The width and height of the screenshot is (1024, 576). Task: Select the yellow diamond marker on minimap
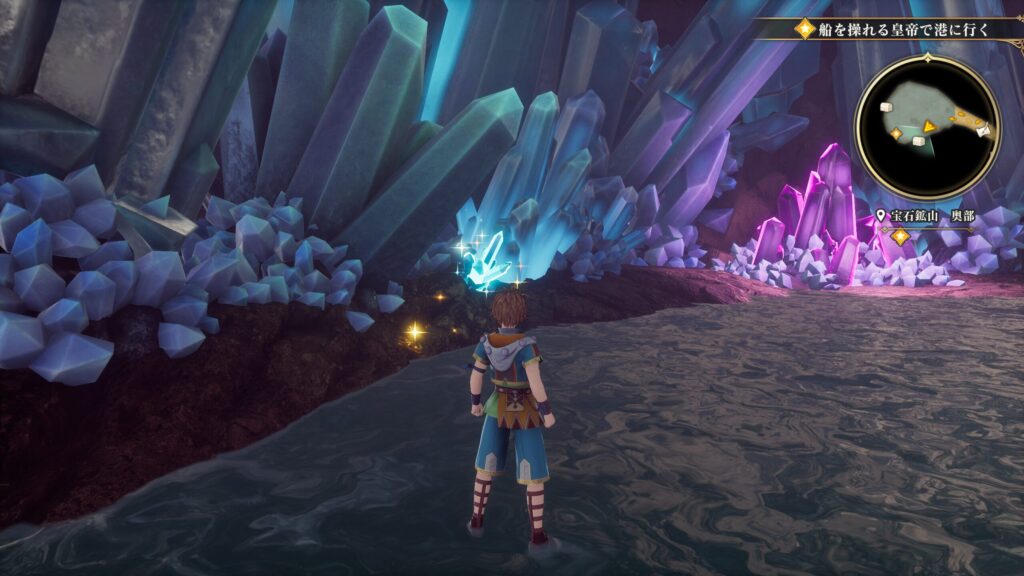896,132
